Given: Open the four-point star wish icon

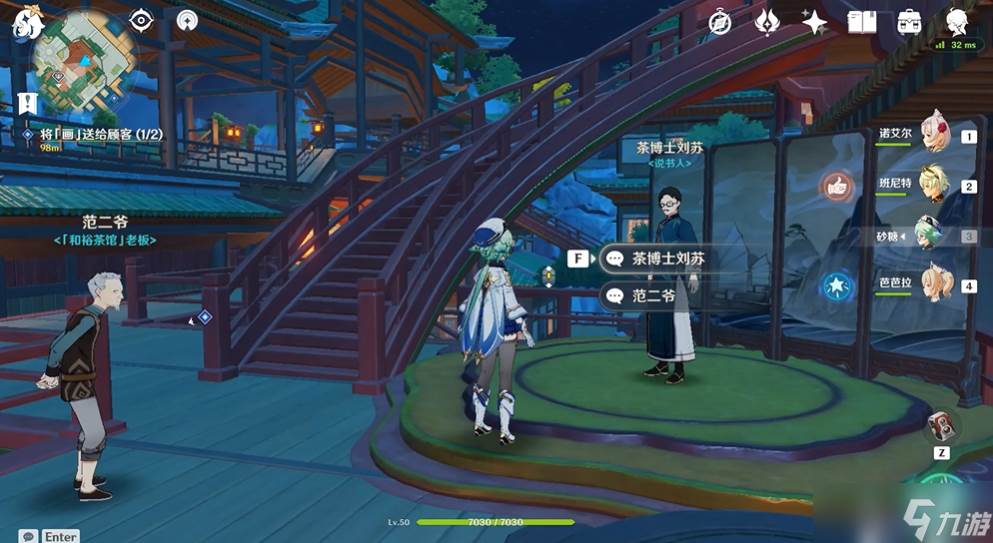Looking at the screenshot, I should coord(815,22).
